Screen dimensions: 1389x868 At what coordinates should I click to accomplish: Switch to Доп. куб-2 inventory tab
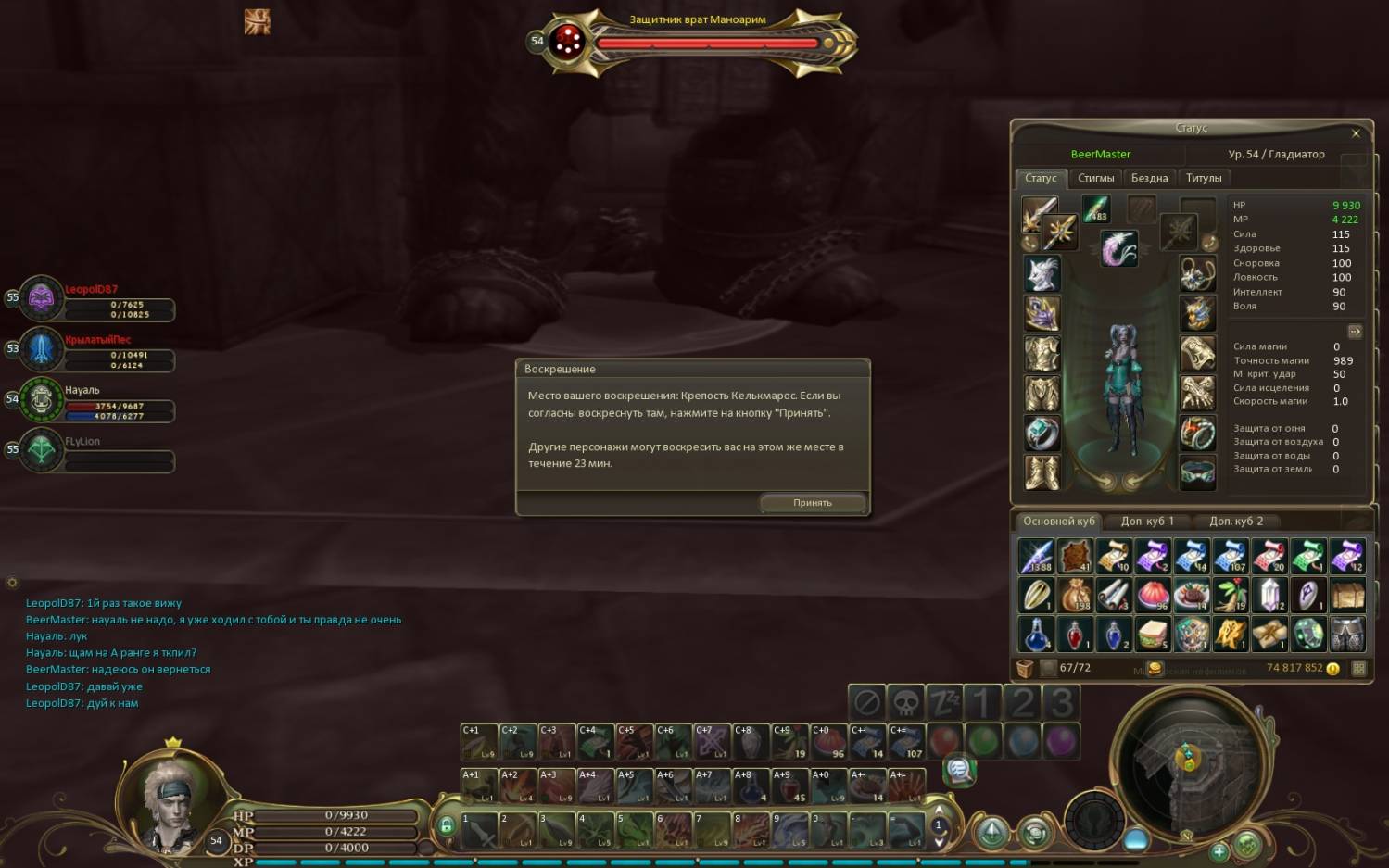click(x=1236, y=522)
